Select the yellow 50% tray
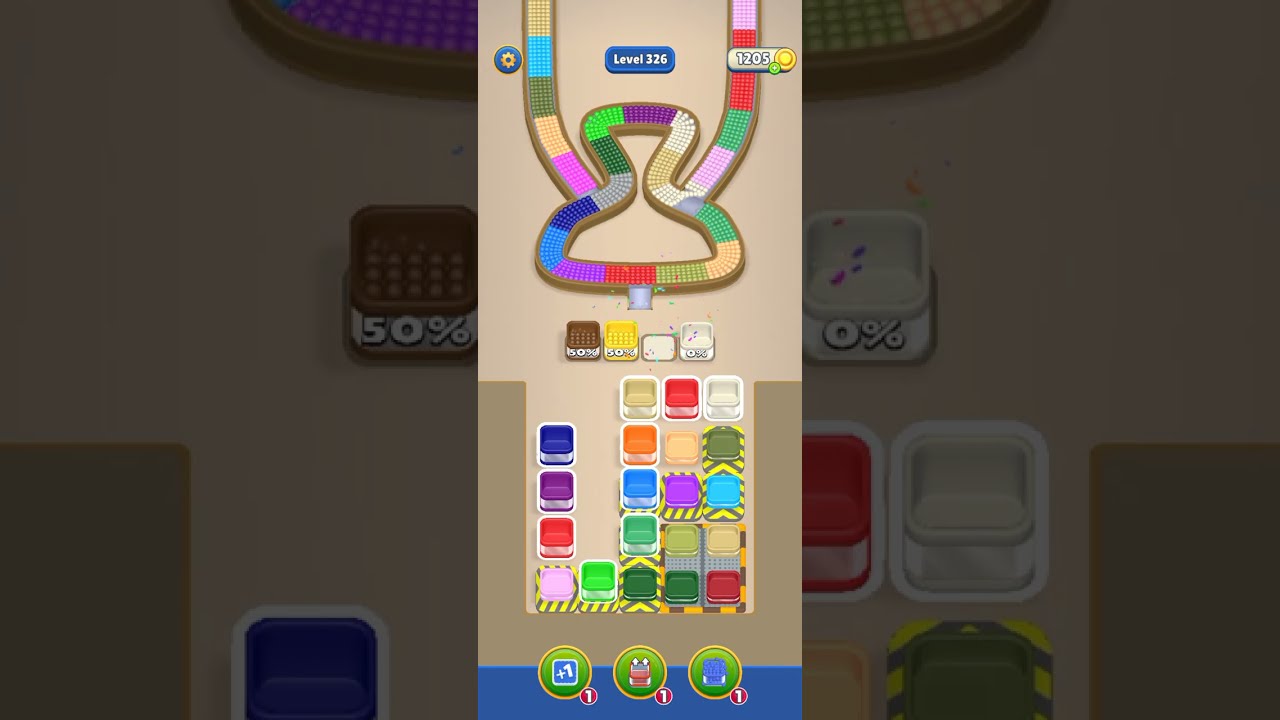 (620, 342)
